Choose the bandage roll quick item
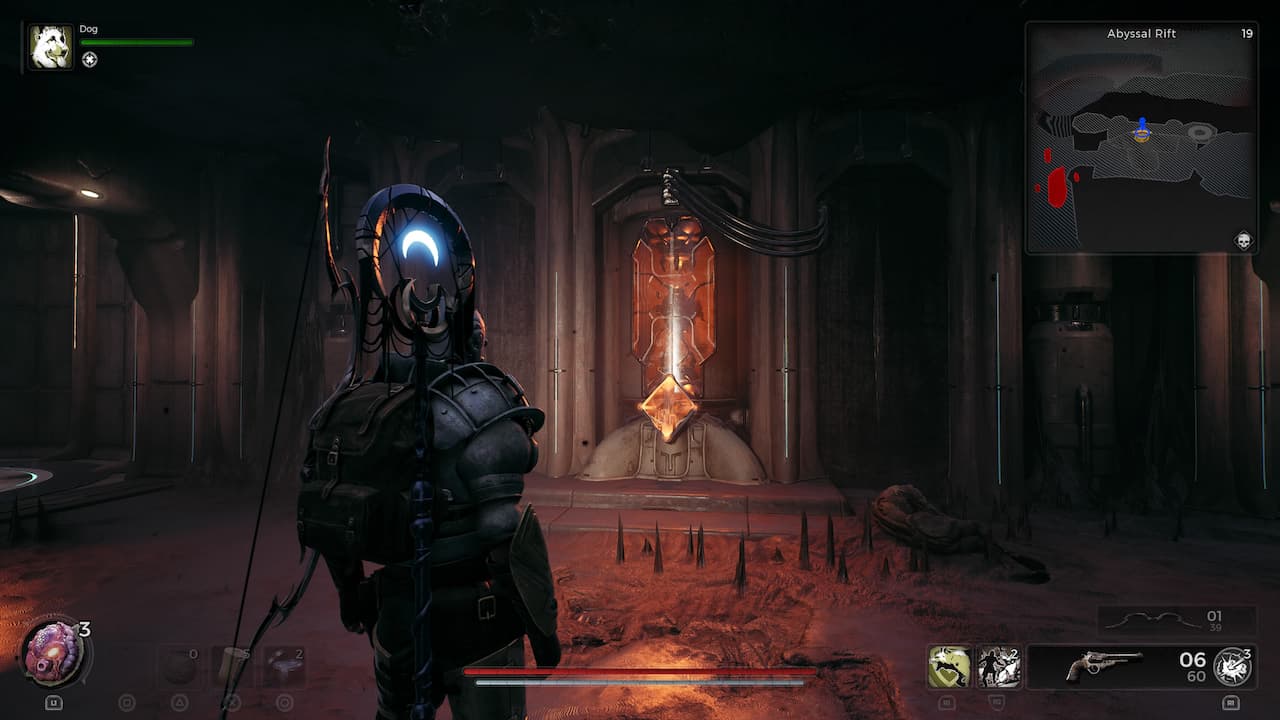The image size is (1280, 720). pyautogui.click(x=232, y=667)
